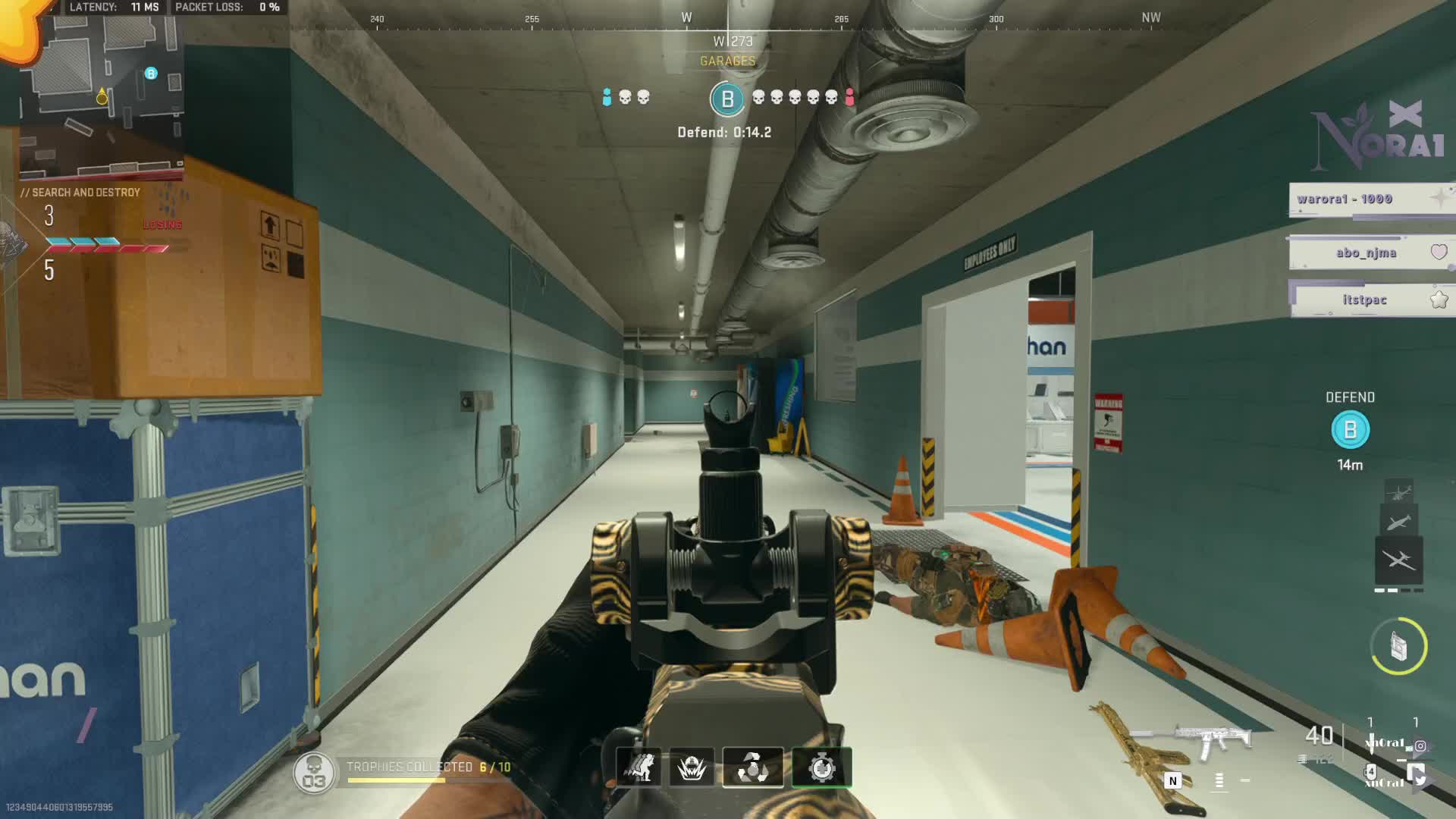Select the Defend B objective waypoint marker
The width and height of the screenshot is (1456, 819).
click(x=1350, y=430)
